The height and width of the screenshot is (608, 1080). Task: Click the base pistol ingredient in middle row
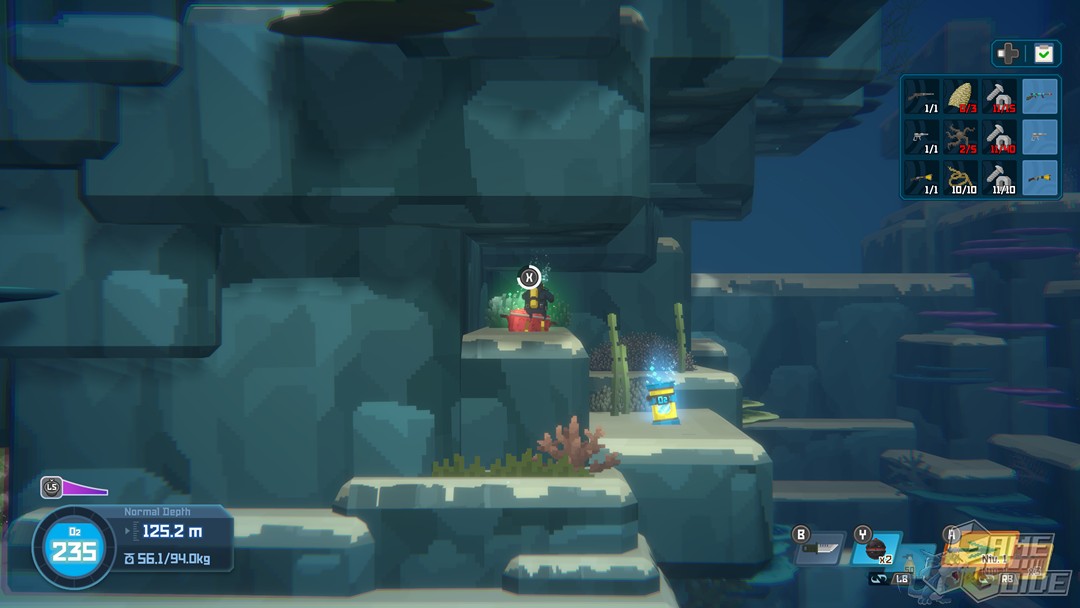(922, 137)
